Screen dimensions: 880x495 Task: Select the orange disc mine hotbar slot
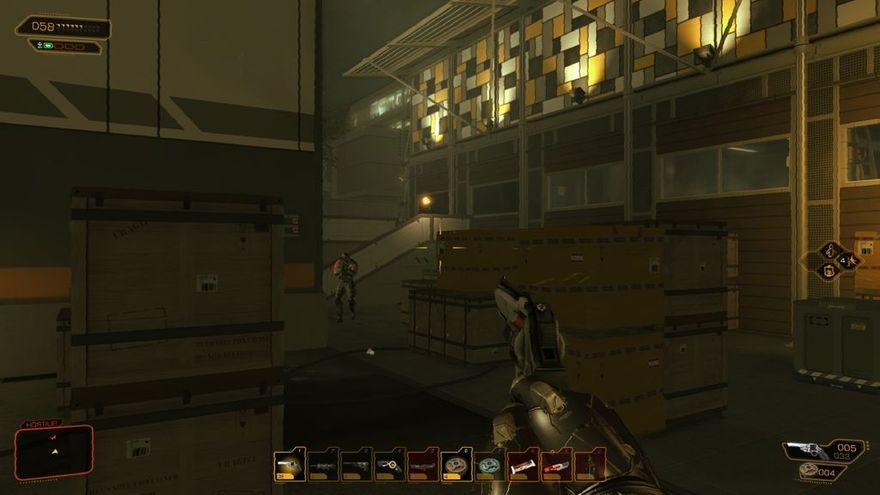coord(456,465)
